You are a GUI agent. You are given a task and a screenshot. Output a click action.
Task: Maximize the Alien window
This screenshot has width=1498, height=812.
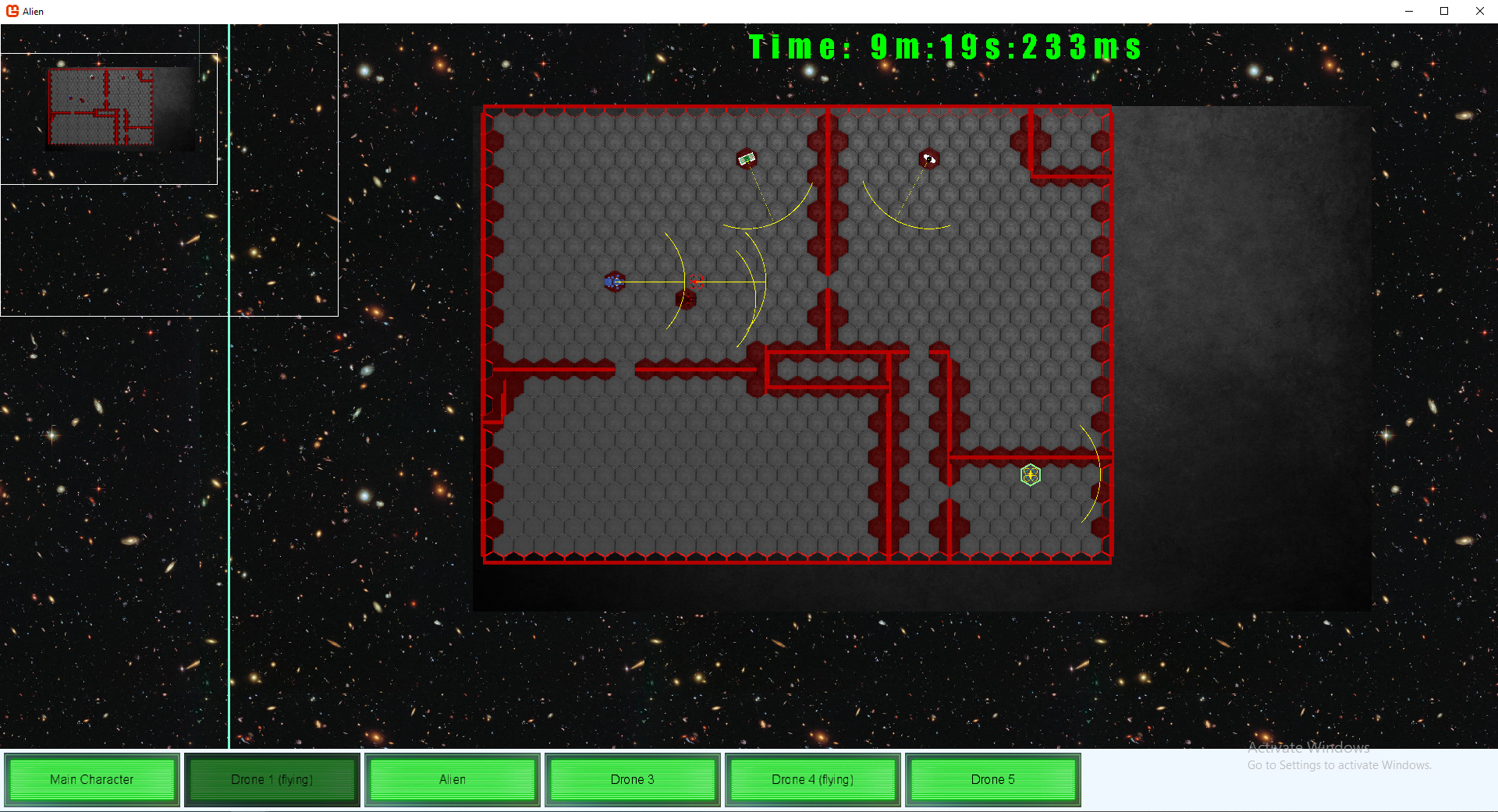[1444, 11]
